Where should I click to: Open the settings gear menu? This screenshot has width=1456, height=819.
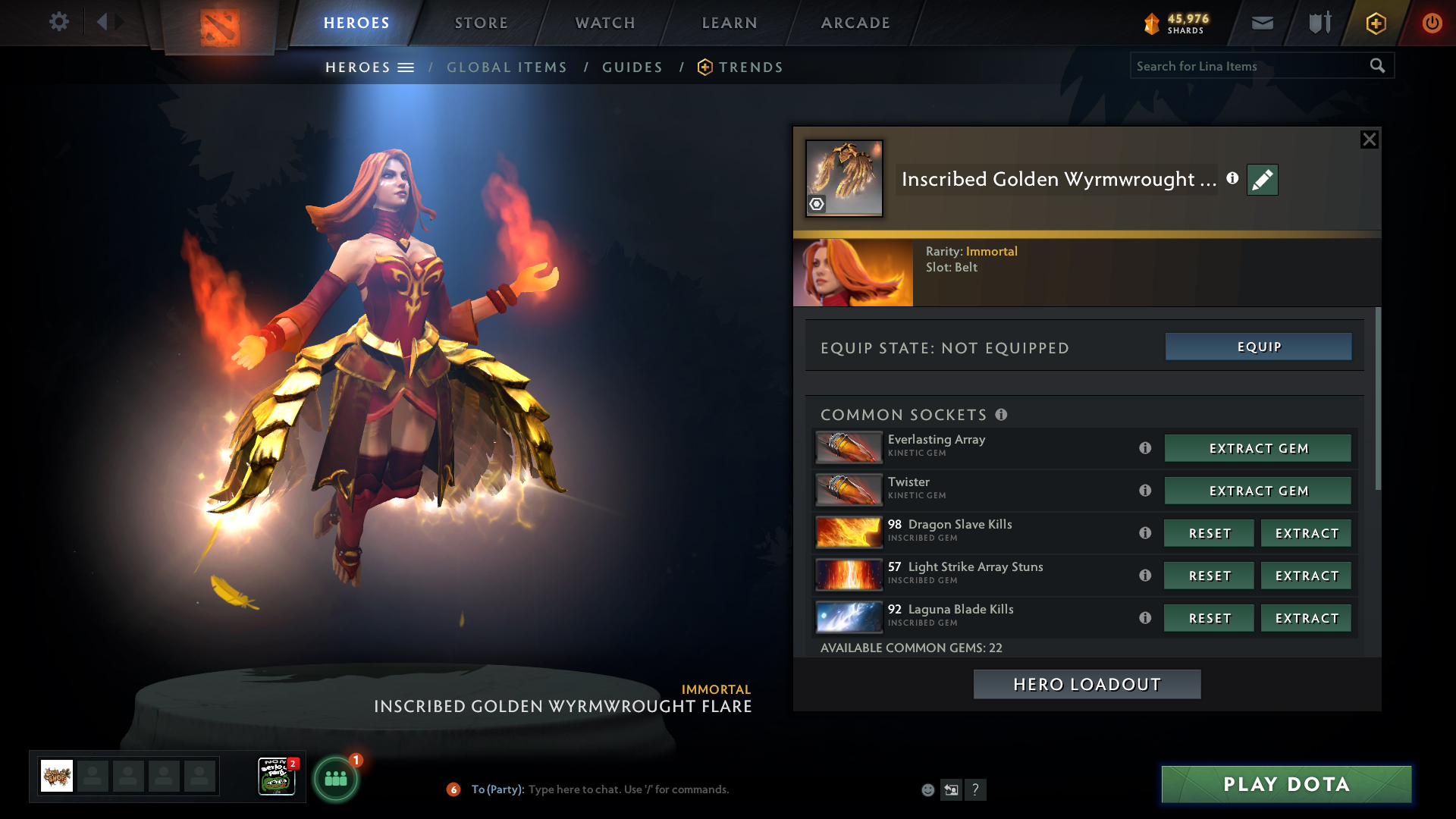58,22
